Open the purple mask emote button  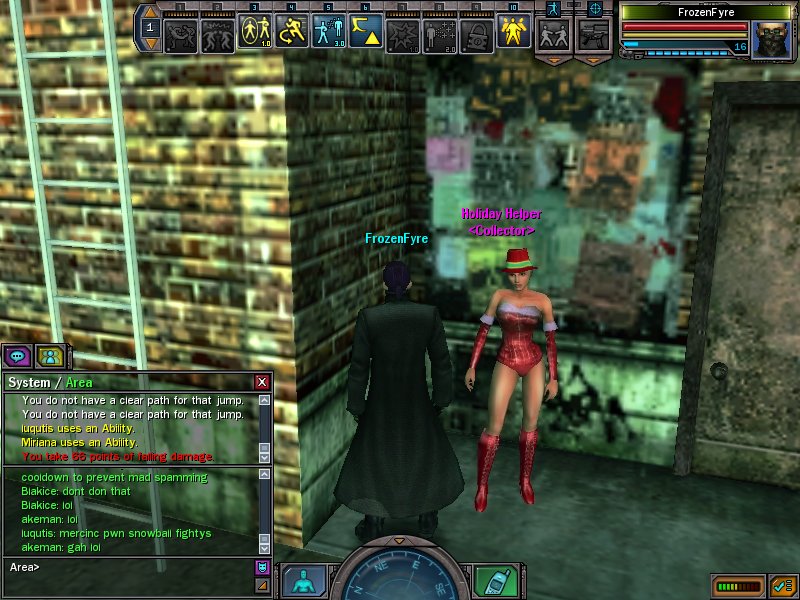[x=262, y=567]
